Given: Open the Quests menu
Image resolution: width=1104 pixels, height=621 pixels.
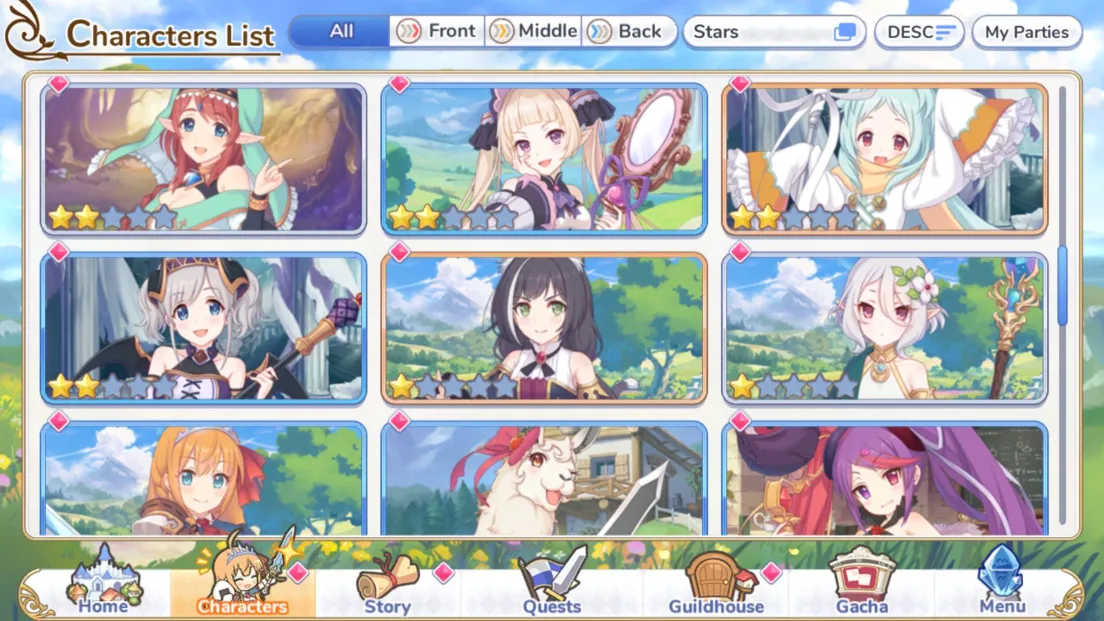Looking at the screenshot, I should coord(551,587).
